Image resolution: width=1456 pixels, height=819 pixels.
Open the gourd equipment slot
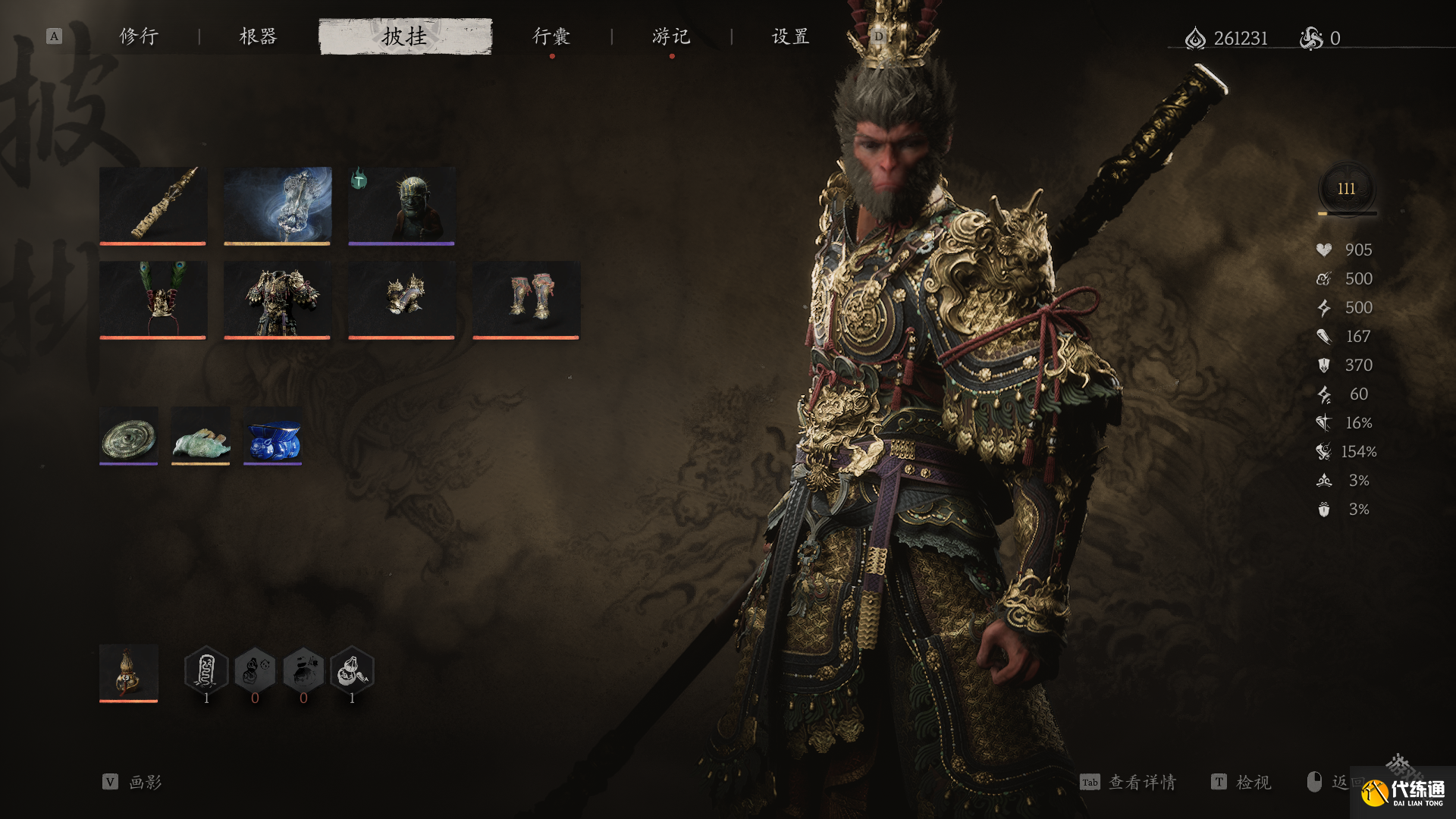point(128,673)
